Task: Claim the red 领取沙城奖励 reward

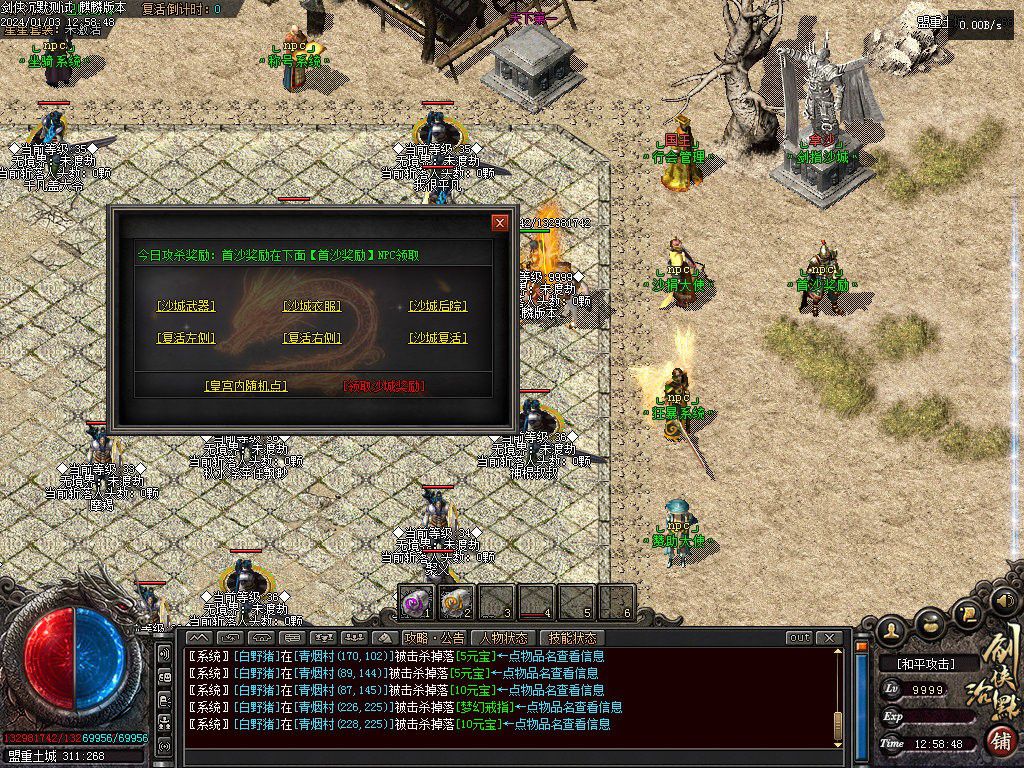Action: pos(384,385)
